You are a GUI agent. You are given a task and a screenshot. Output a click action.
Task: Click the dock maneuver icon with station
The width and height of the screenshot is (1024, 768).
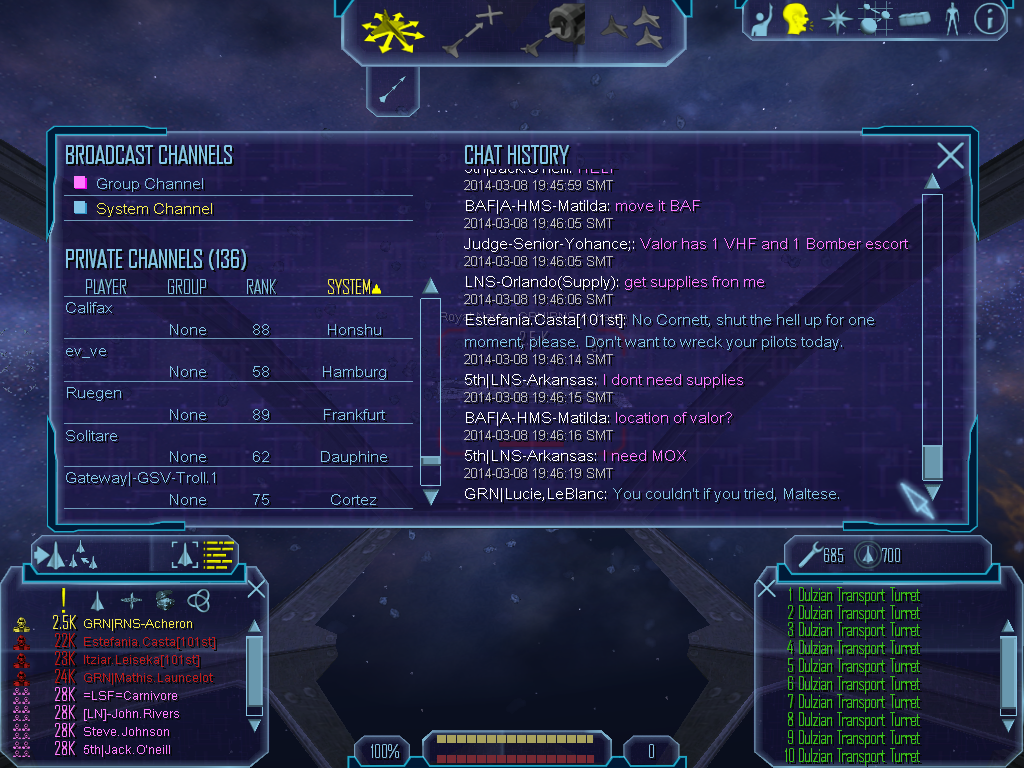553,30
